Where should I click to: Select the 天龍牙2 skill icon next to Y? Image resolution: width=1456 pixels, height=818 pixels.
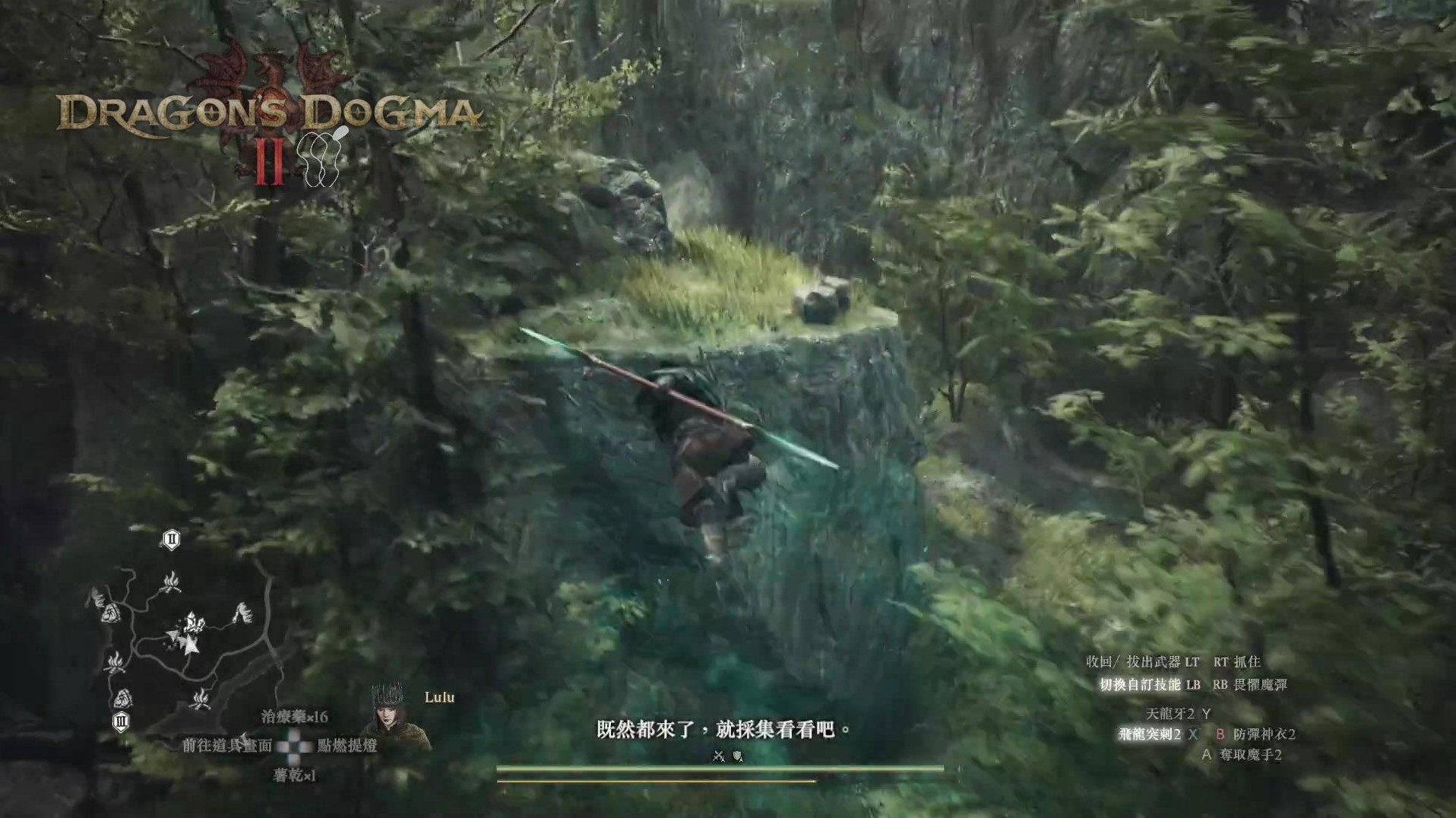pos(1176,713)
